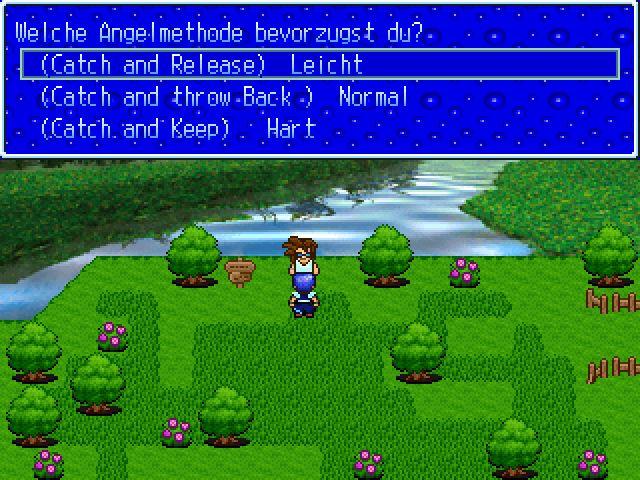Select the Catch and Release Leicht option
The height and width of the screenshot is (480, 640).
point(201,65)
